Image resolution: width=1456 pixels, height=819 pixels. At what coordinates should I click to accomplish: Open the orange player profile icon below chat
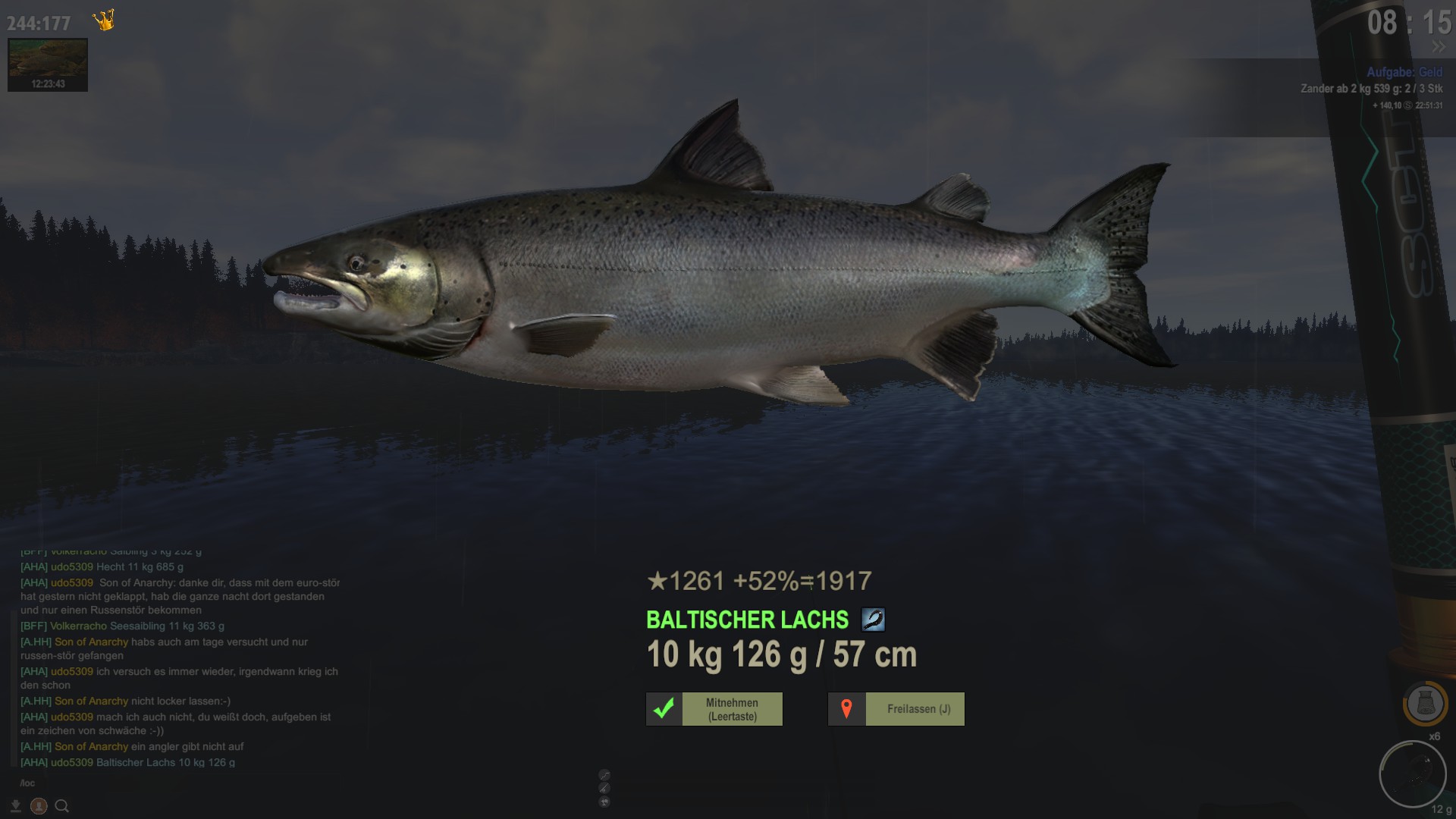(39, 806)
